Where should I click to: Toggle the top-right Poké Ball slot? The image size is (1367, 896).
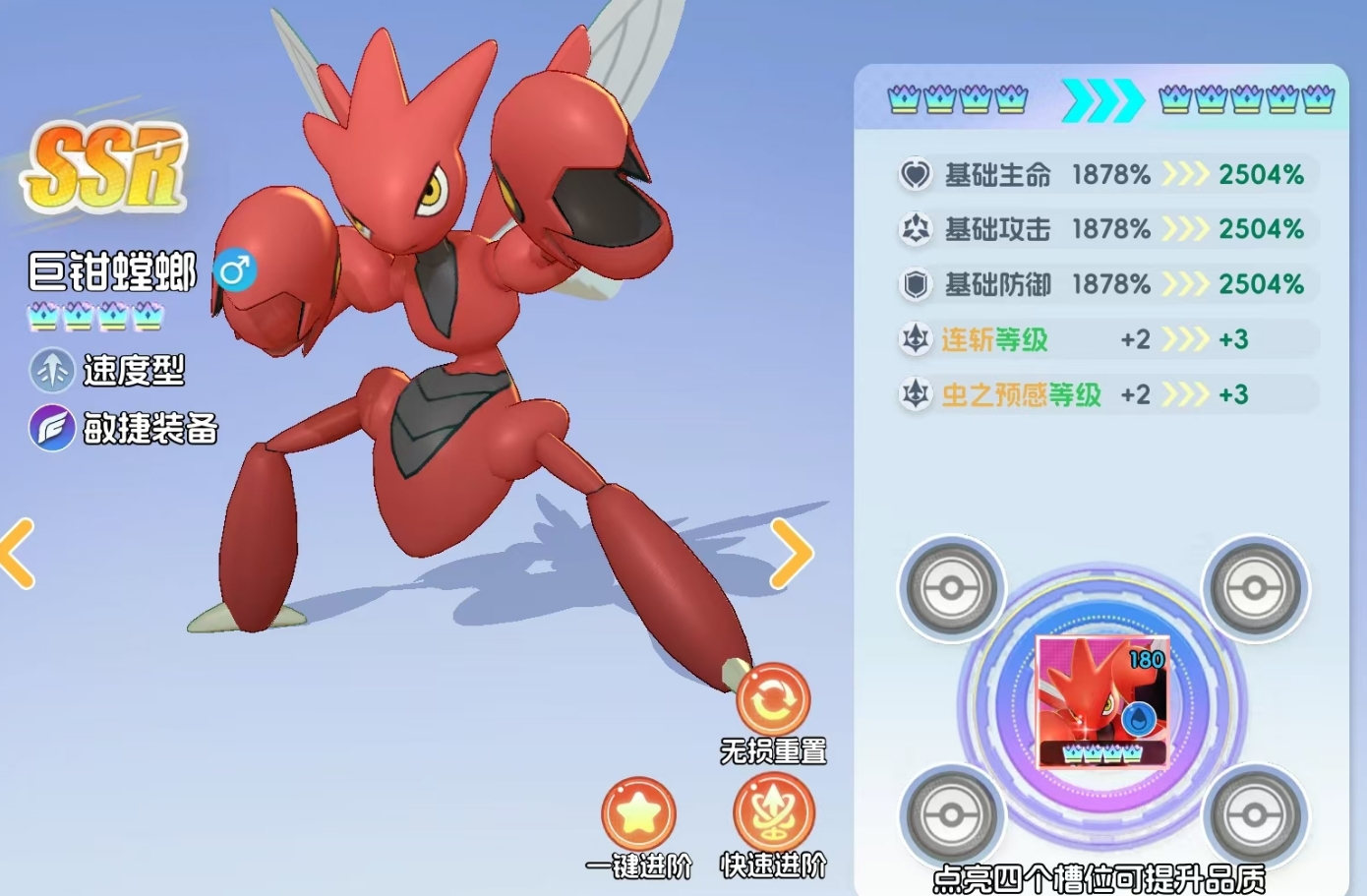1256,589
